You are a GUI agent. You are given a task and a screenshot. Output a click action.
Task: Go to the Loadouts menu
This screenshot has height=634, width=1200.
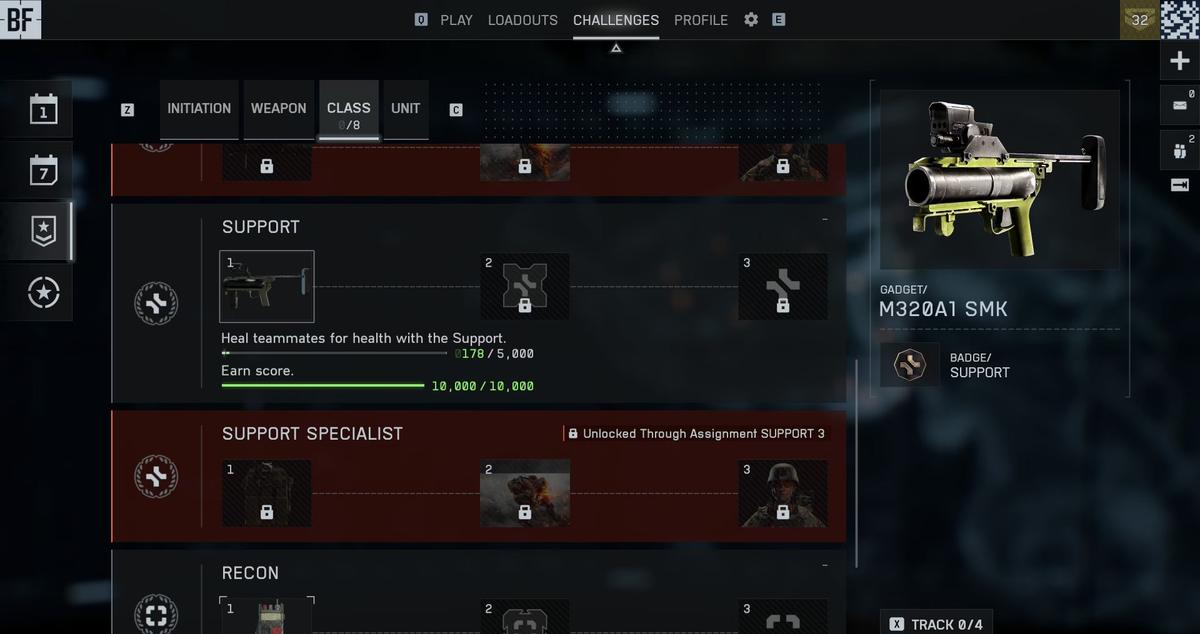click(x=522, y=20)
